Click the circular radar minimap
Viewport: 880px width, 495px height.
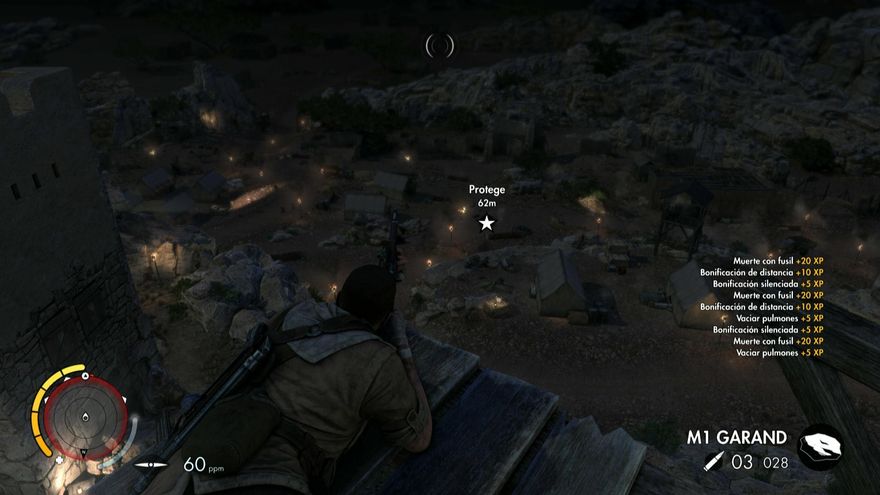[x=86, y=418]
